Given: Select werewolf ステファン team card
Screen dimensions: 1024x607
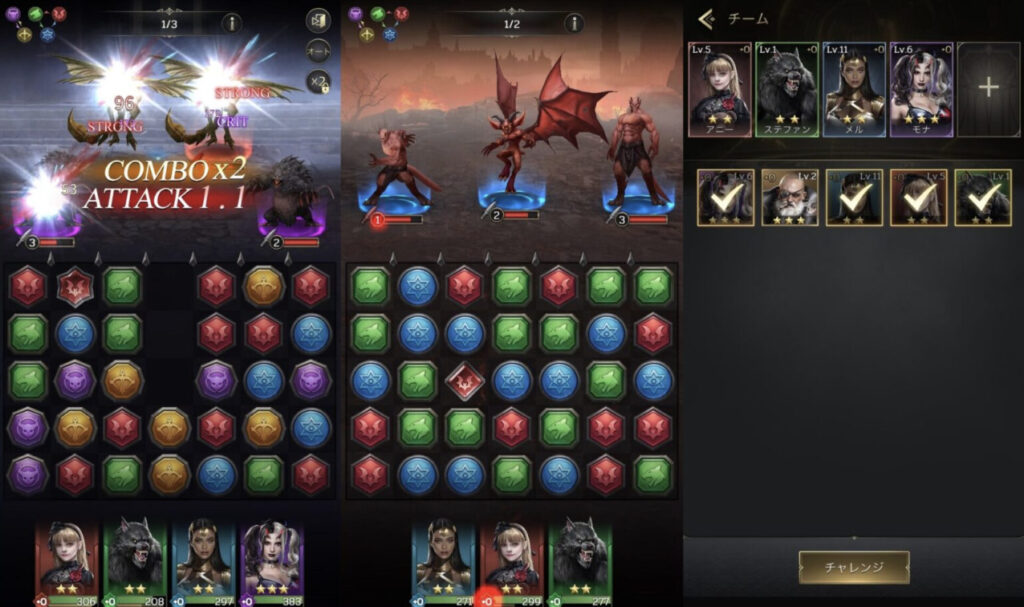Looking at the screenshot, I should tap(787, 88).
